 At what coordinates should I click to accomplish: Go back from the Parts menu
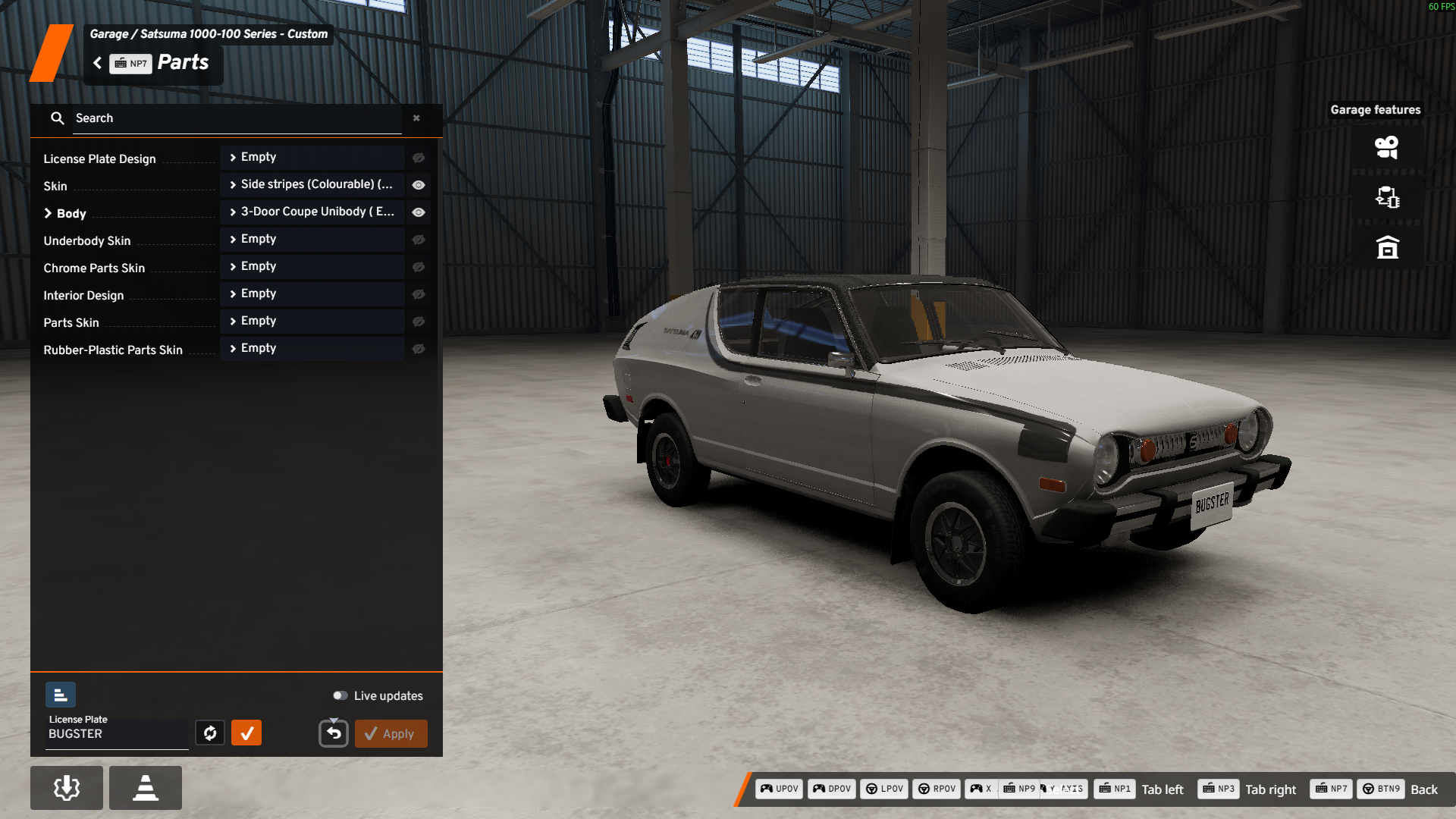coord(98,63)
